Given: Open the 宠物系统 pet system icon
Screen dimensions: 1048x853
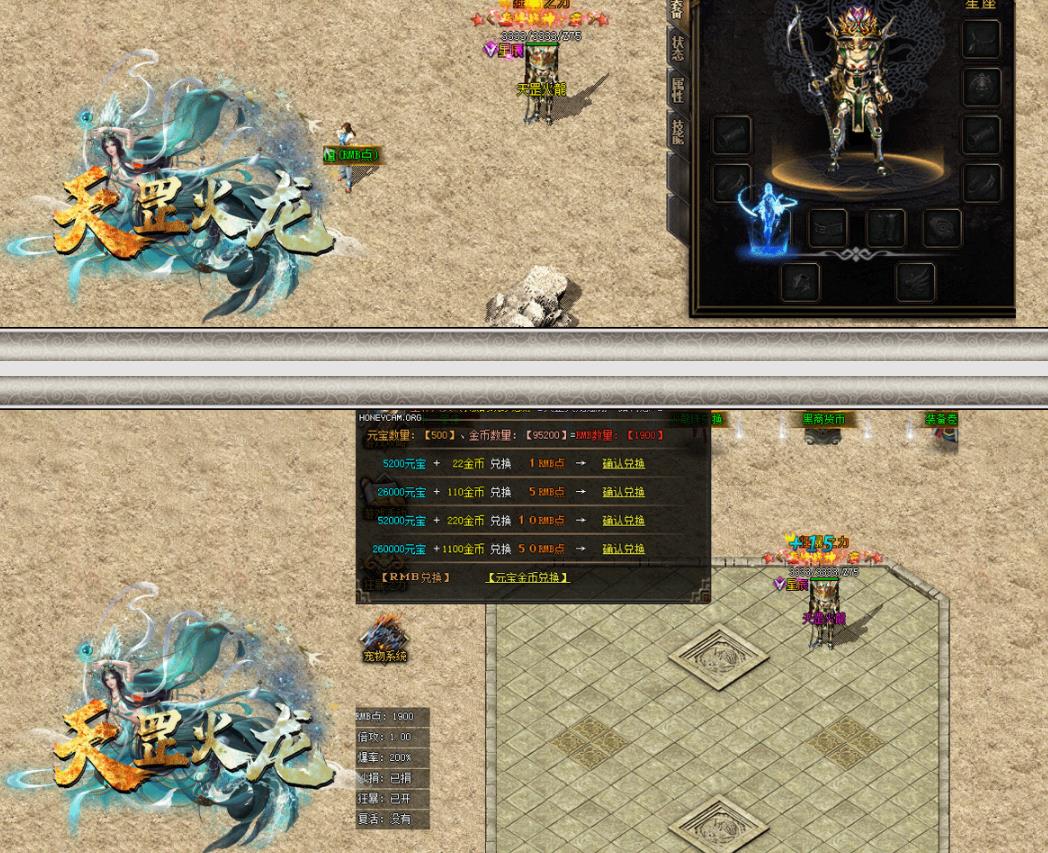Looking at the screenshot, I should point(384,640).
